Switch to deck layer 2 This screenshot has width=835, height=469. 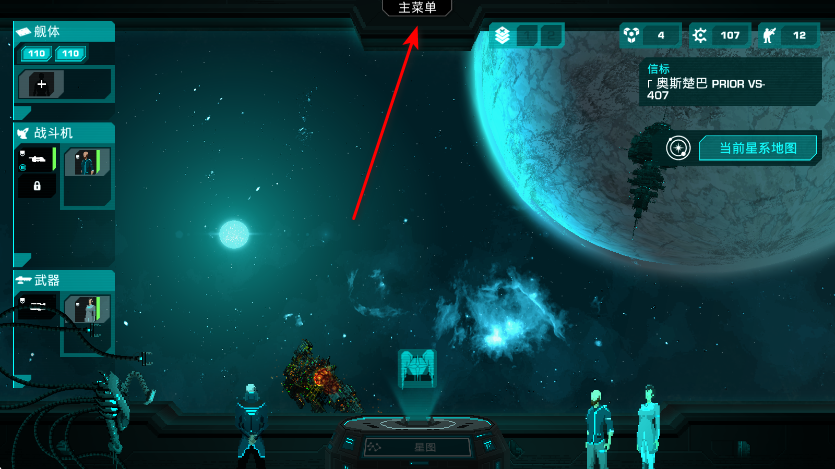(550, 36)
